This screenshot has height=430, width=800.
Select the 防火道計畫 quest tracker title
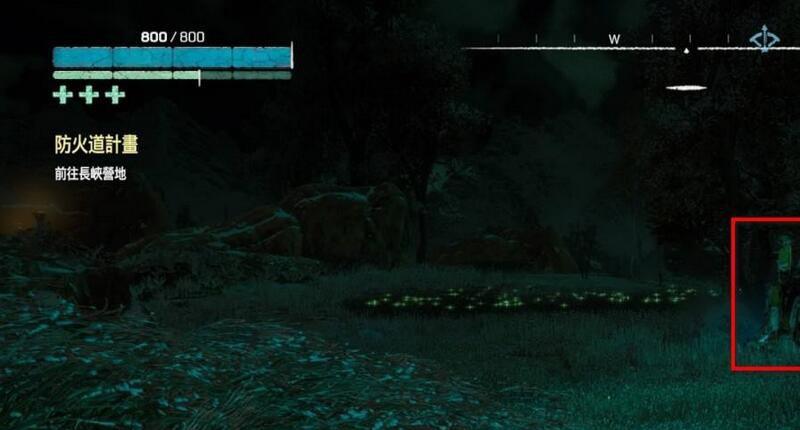pos(96,145)
